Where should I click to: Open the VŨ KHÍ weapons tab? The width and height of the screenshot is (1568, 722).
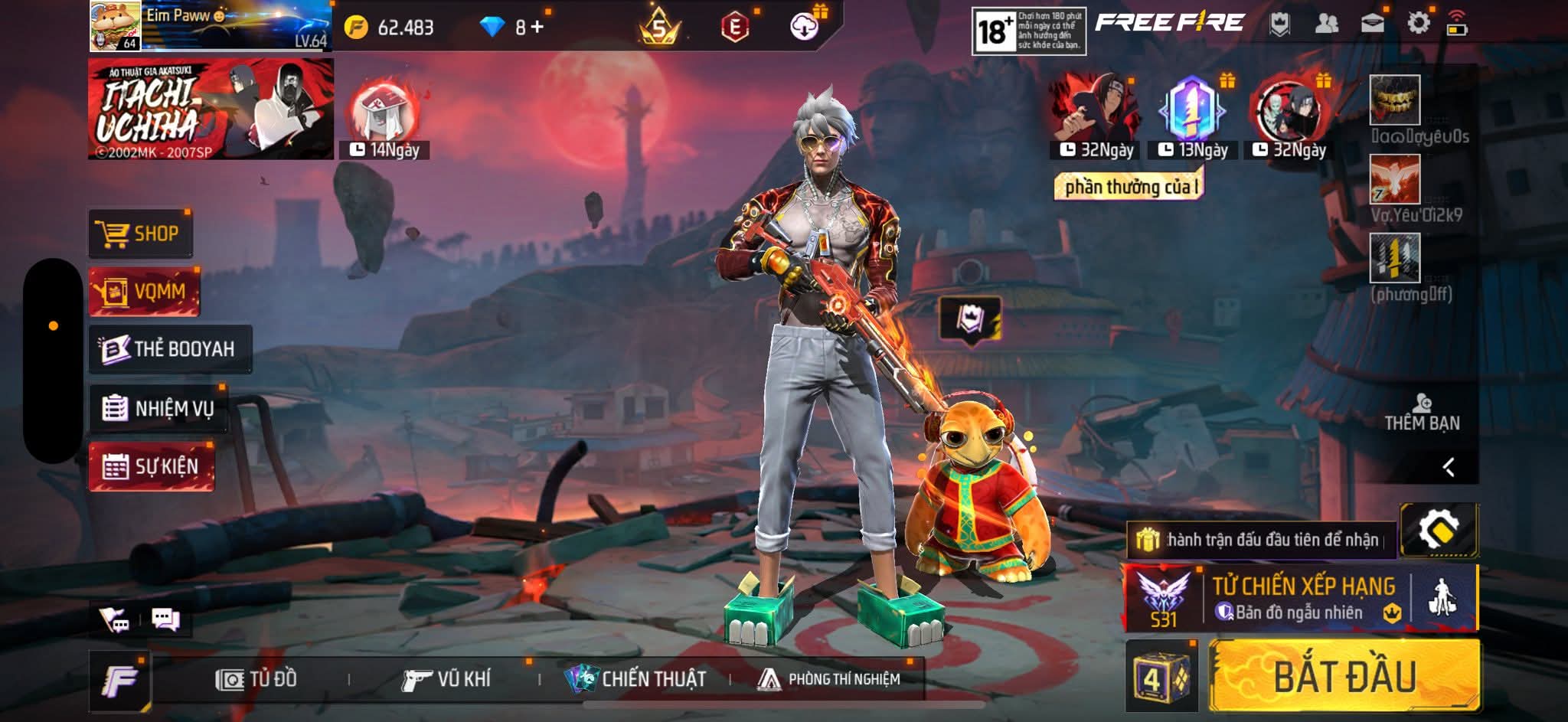point(446,679)
